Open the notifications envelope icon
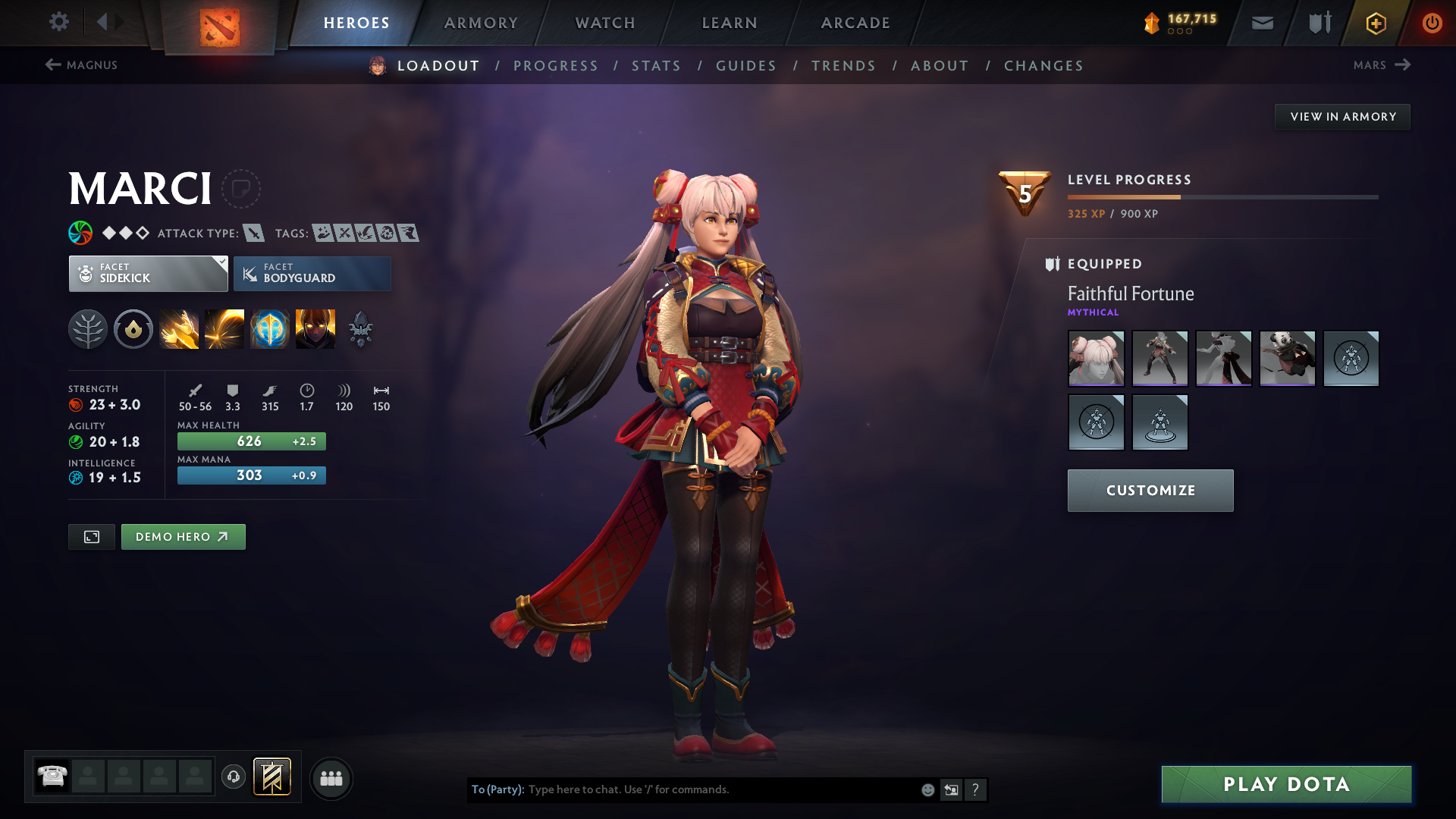The image size is (1456, 819). click(1261, 23)
